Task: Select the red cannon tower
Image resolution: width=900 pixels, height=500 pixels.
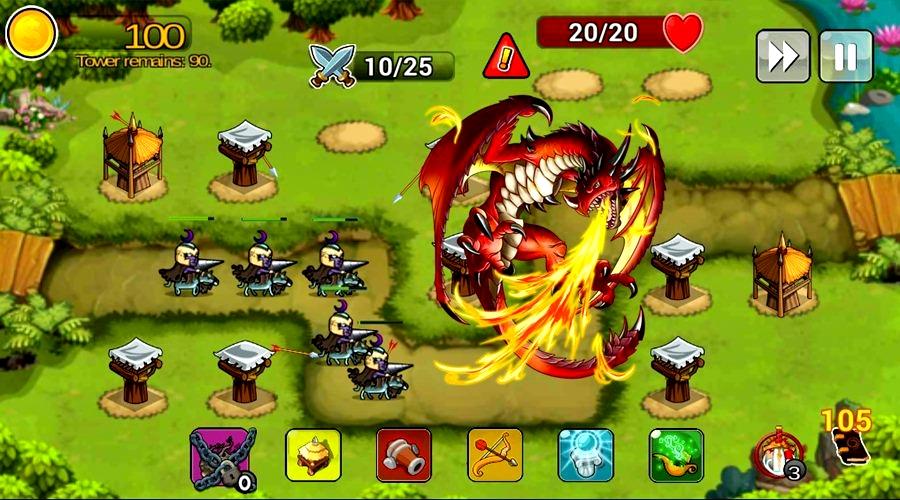Action: [403, 455]
